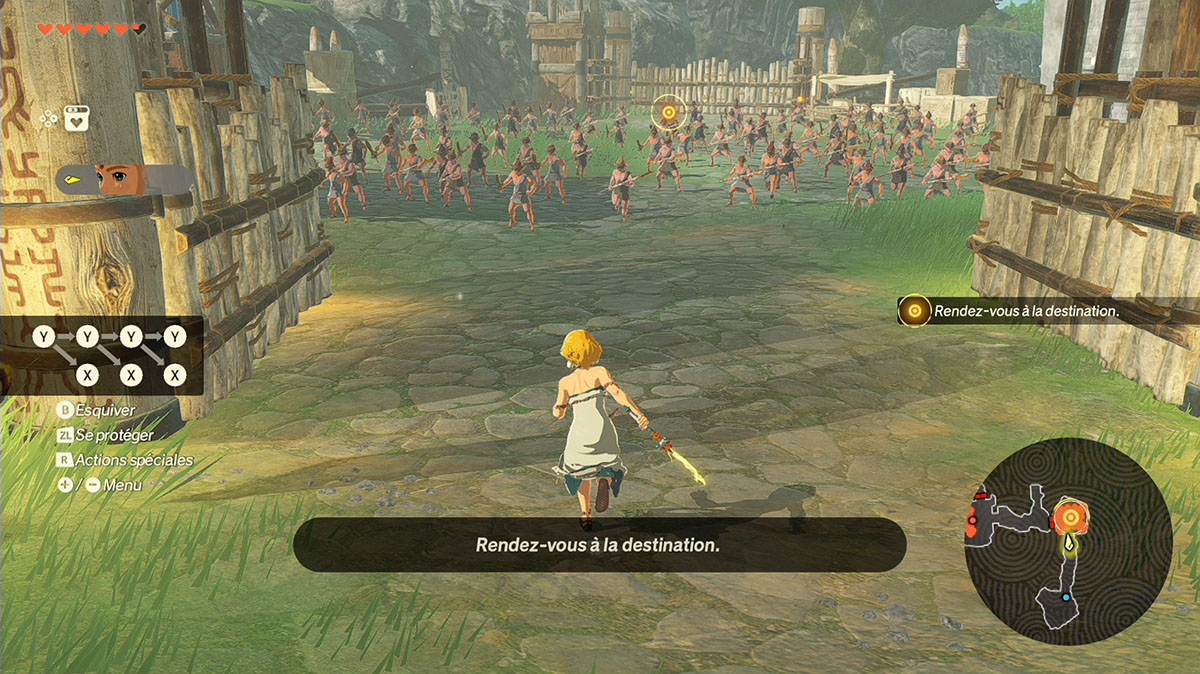Screen dimensions: 1200x674
Task: Click the golden destination marker above the crowd
Action: point(667,112)
